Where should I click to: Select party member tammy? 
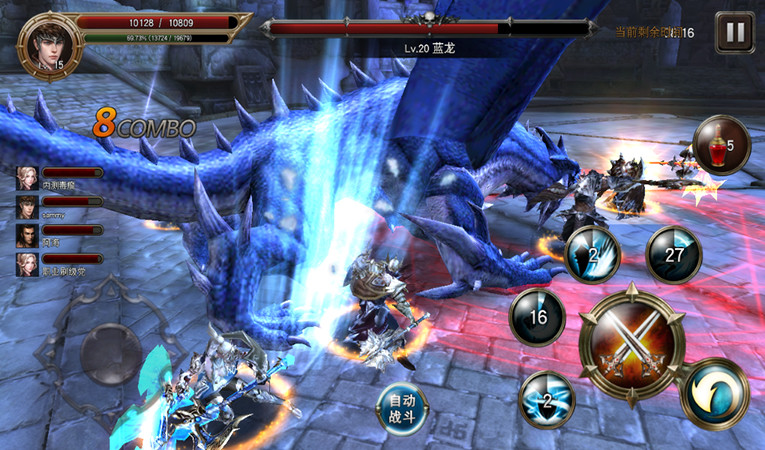tap(27, 207)
